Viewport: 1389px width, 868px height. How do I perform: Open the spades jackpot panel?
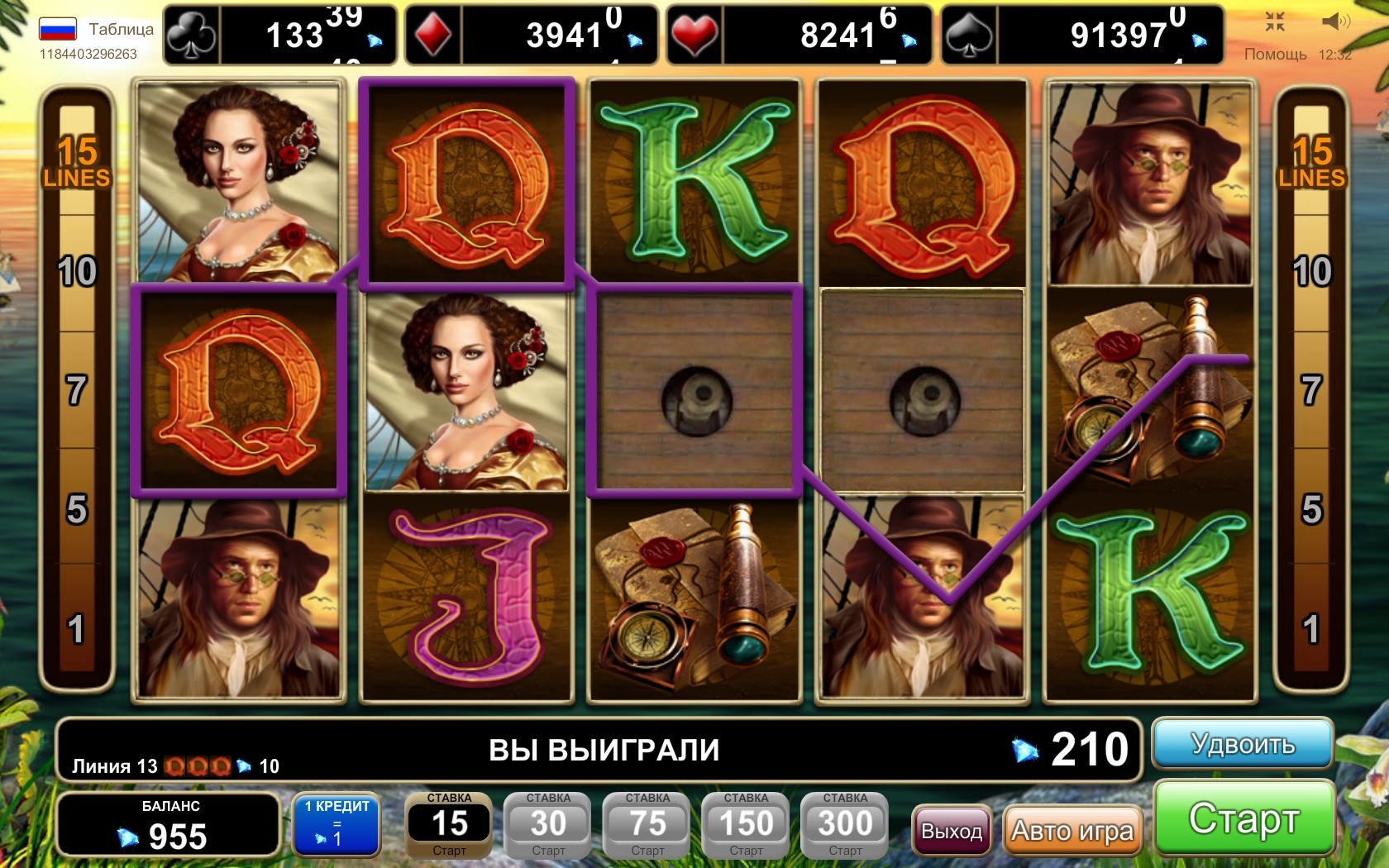tap(1081, 35)
